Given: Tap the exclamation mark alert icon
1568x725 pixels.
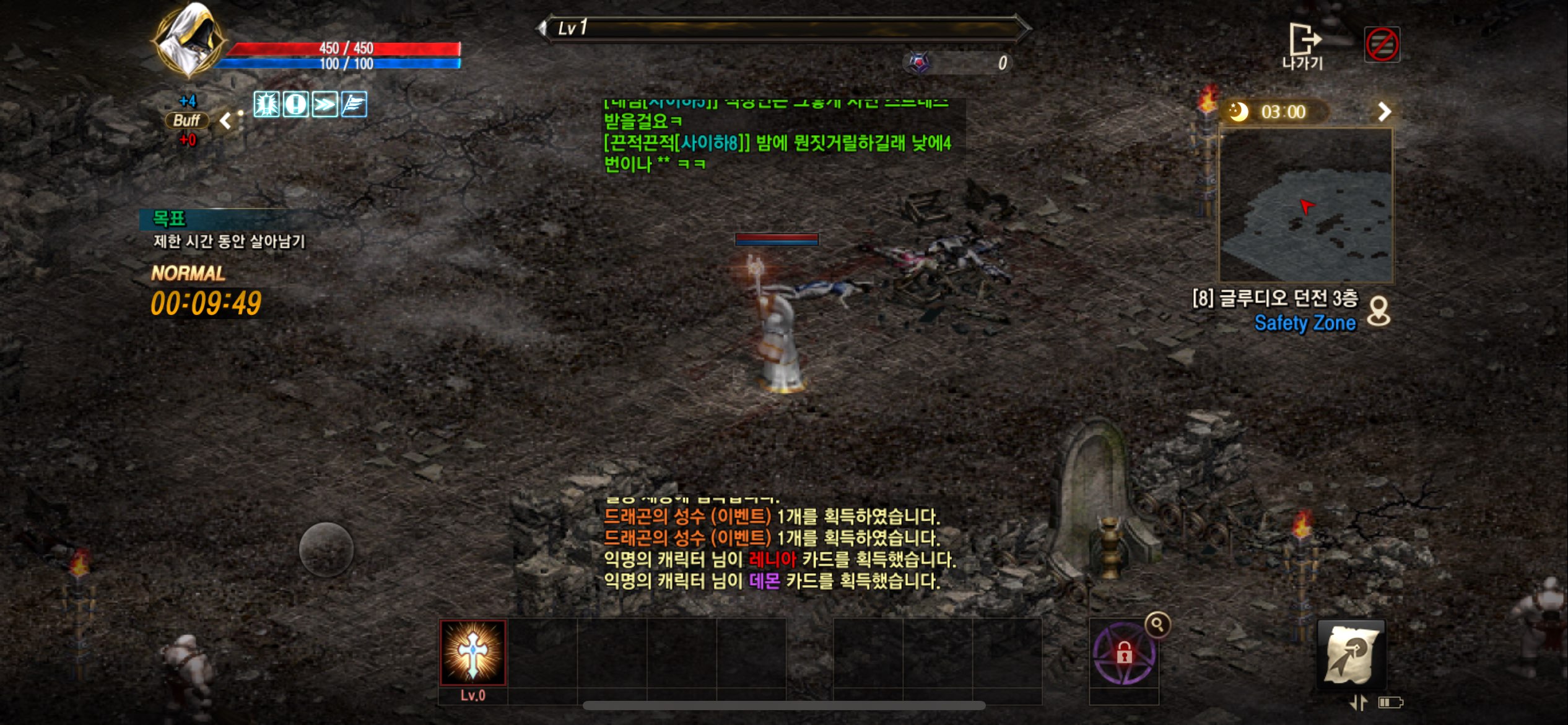Looking at the screenshot, I should pyautogui.click(x=295, y=105).
